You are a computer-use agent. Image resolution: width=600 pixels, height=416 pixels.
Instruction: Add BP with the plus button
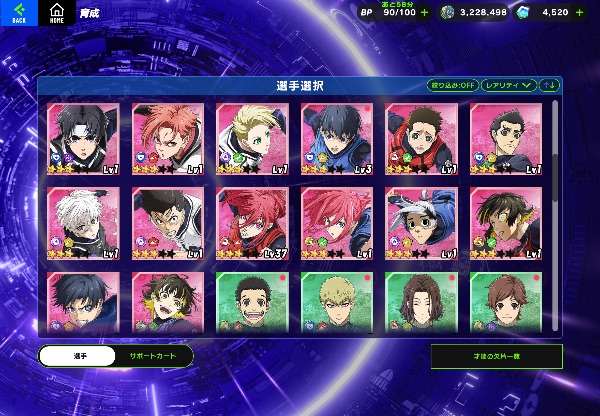point(425,12)
